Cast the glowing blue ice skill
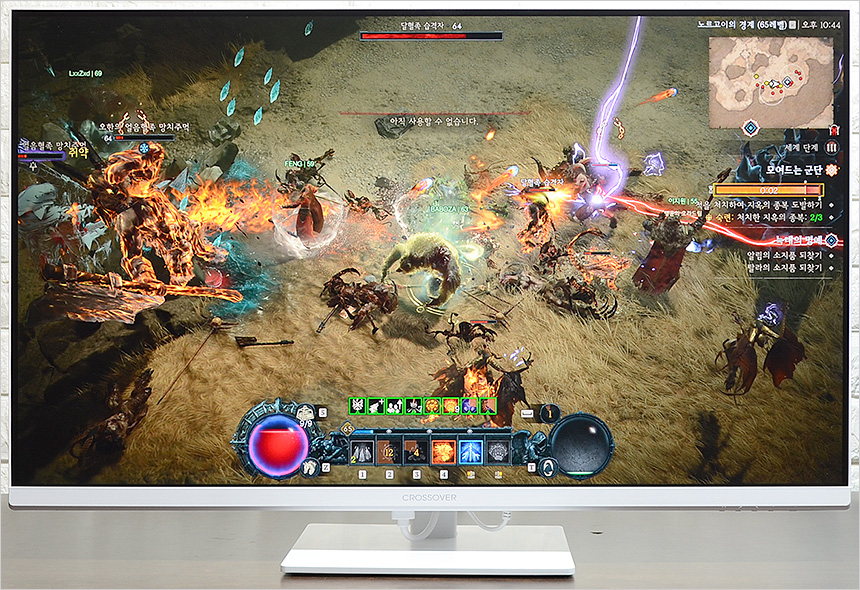 [x=470, y=452]
